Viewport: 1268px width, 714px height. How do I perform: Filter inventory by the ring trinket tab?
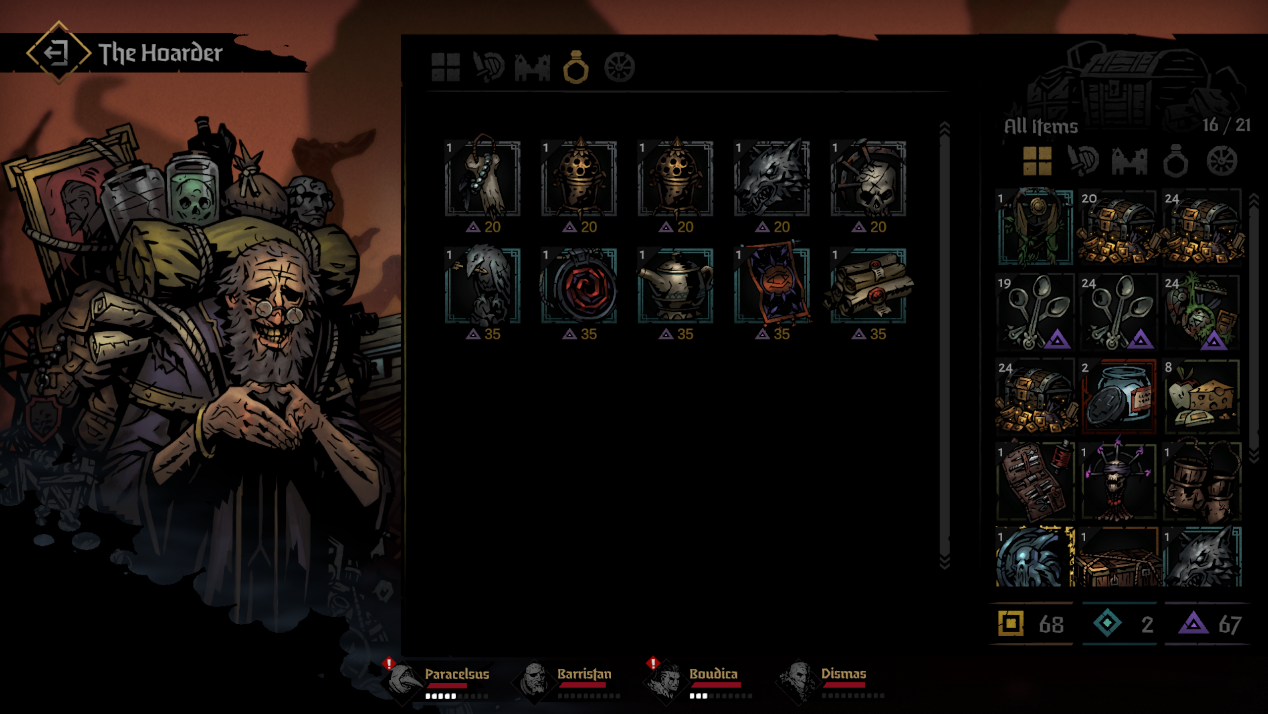[1175, 160]
